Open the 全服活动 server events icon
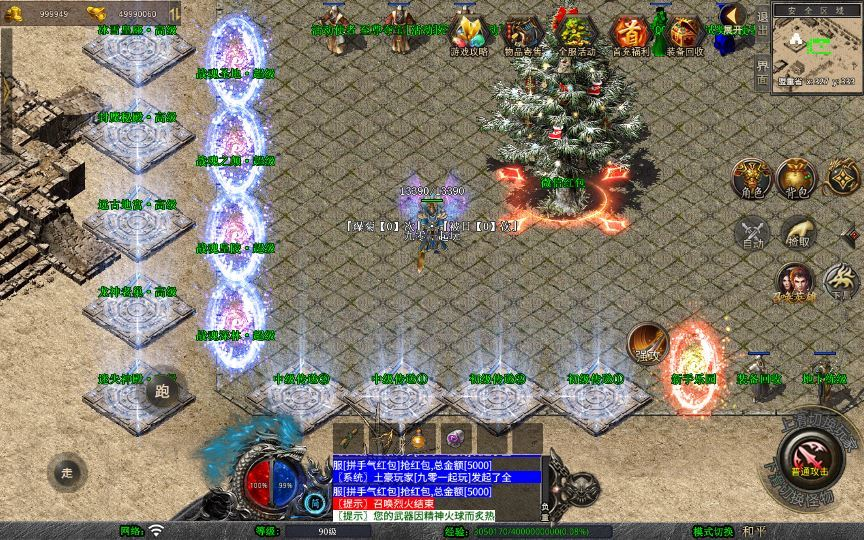The image size is (864, 540). pos(574,33)
